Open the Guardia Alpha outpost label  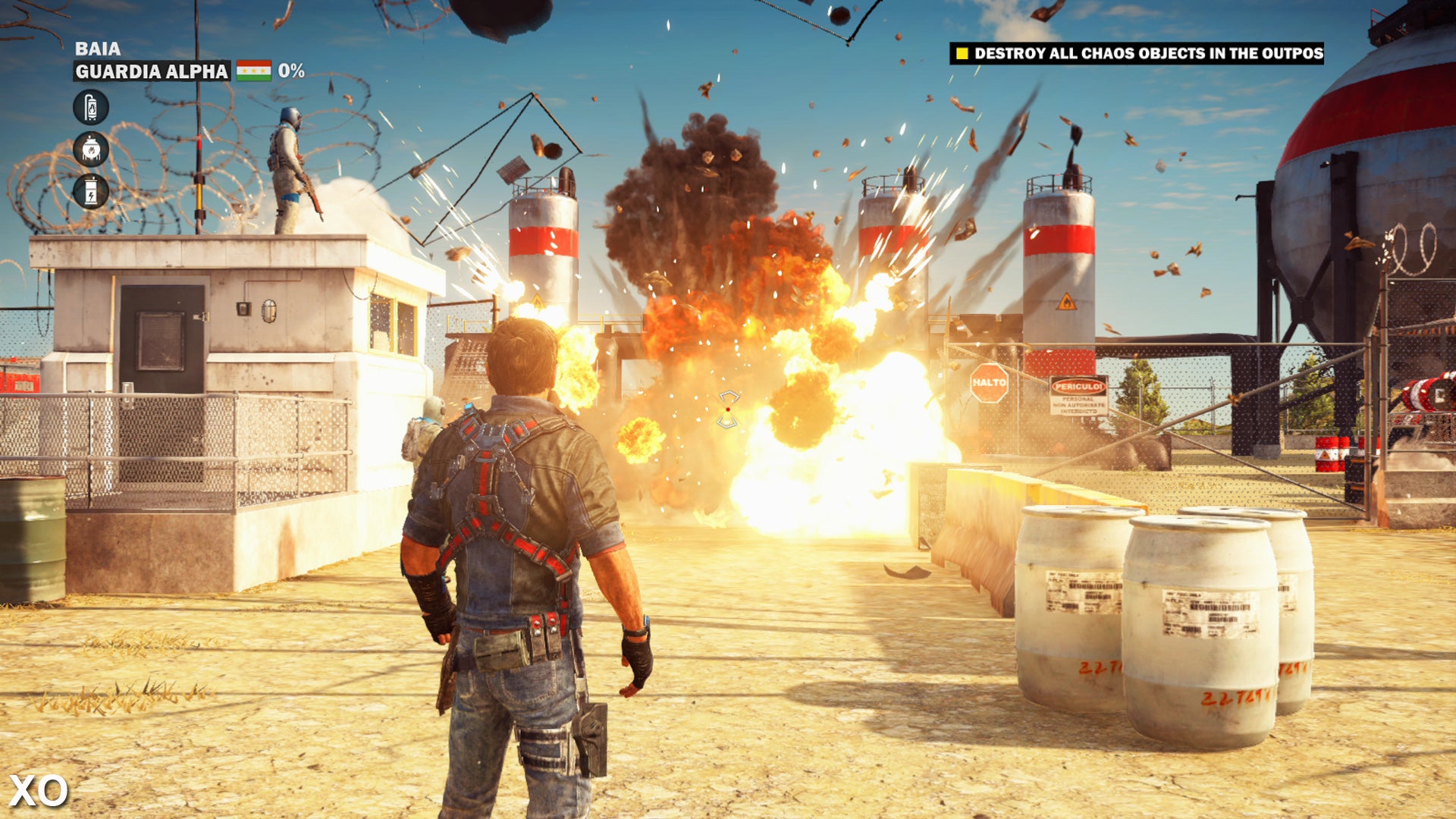pos(152,71)
